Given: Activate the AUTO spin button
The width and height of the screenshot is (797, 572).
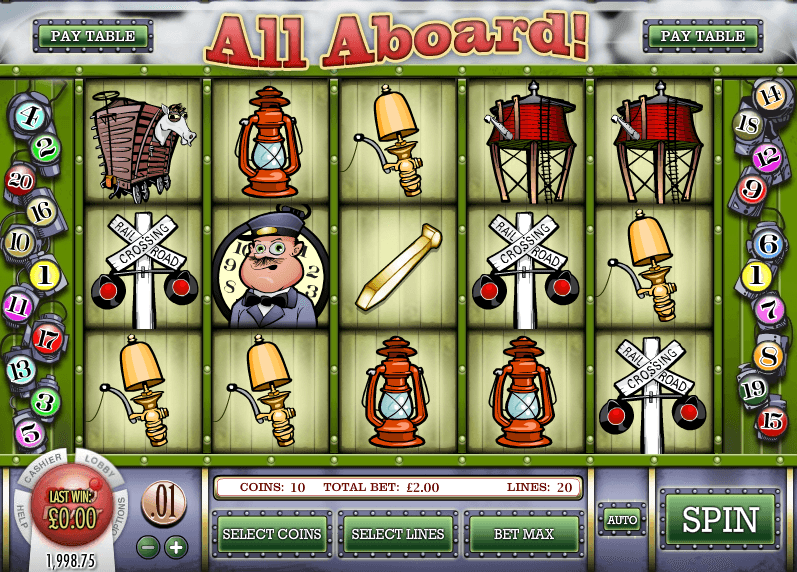Looking at the screenshot, I should 621,520.
